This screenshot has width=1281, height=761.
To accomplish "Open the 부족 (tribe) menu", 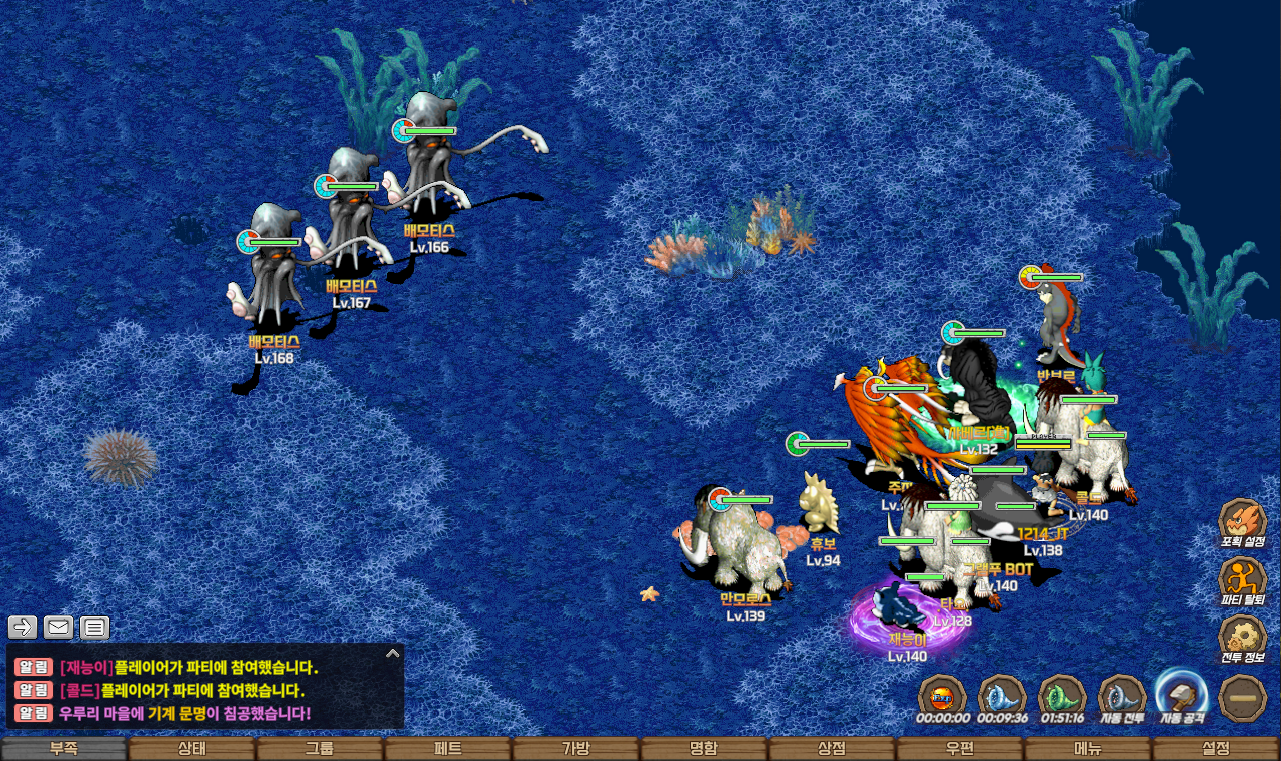I will 64,749.
